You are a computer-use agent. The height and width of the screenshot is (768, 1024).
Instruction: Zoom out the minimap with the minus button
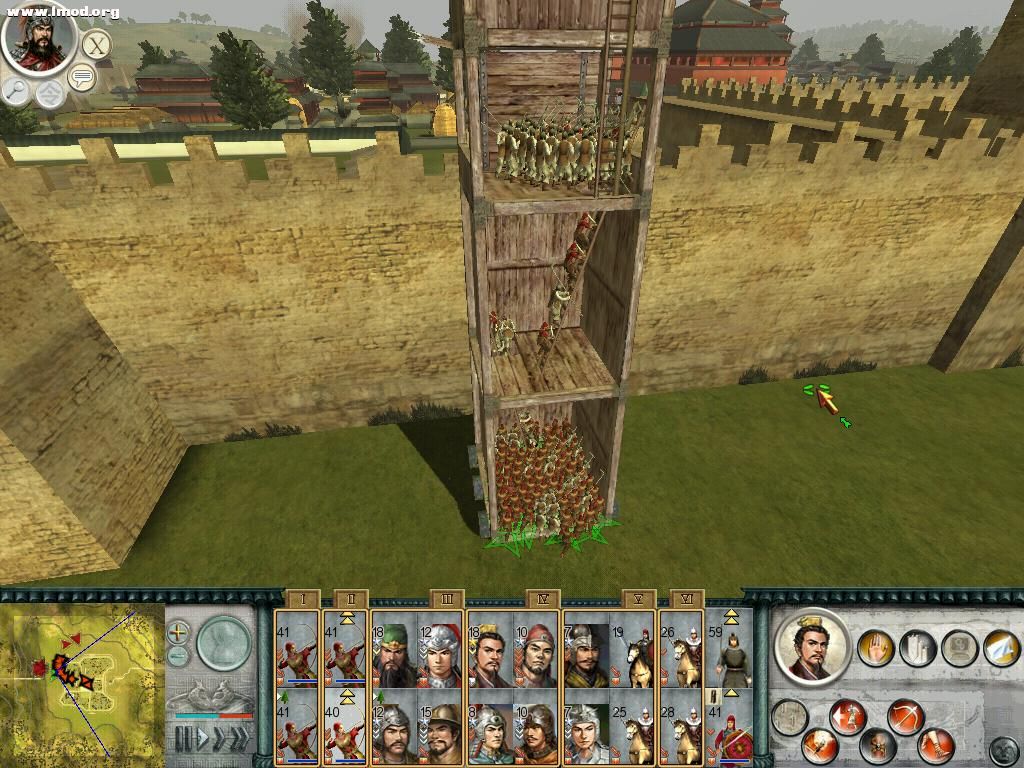tap(178, 657)
